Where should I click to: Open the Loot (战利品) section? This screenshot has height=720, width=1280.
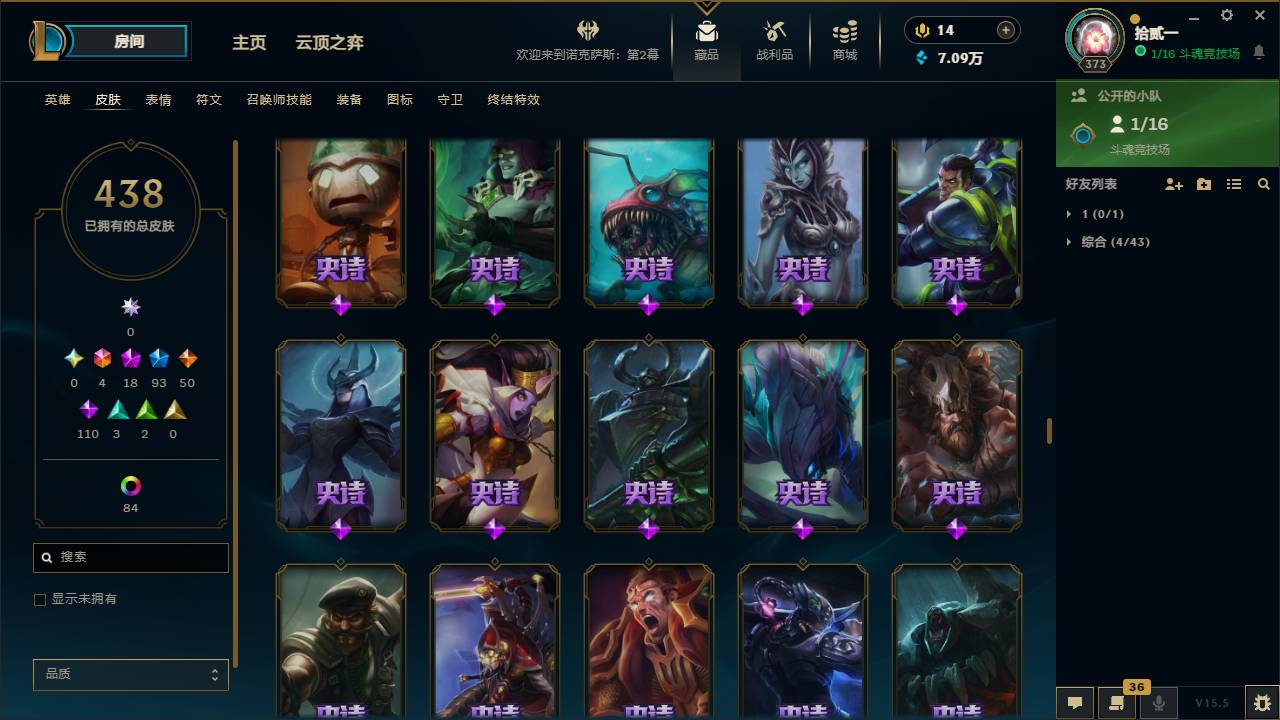click(775, 36)
